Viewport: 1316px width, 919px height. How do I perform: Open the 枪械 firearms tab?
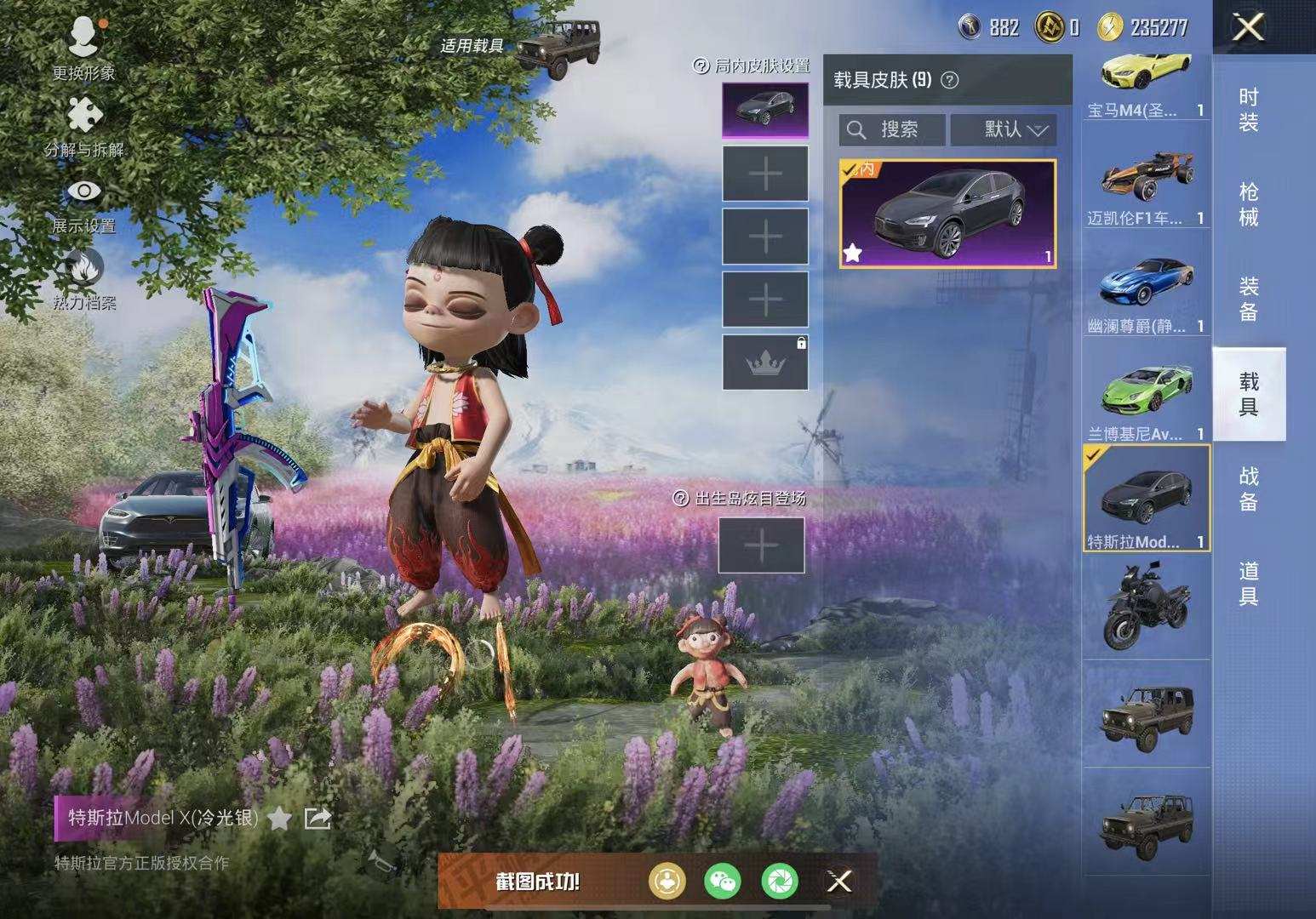coord(1248,205)
